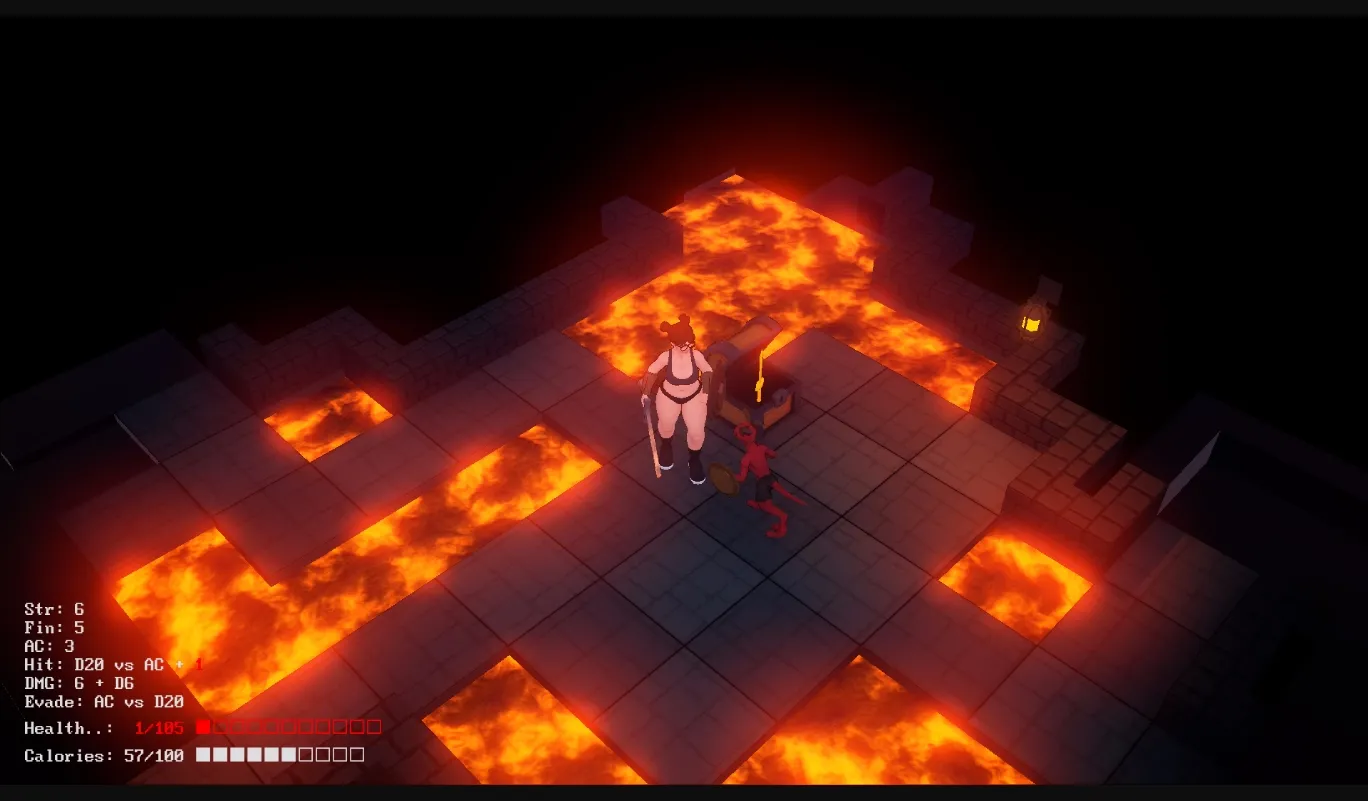Click the final empty Calories segment

(x=357, y=755)
